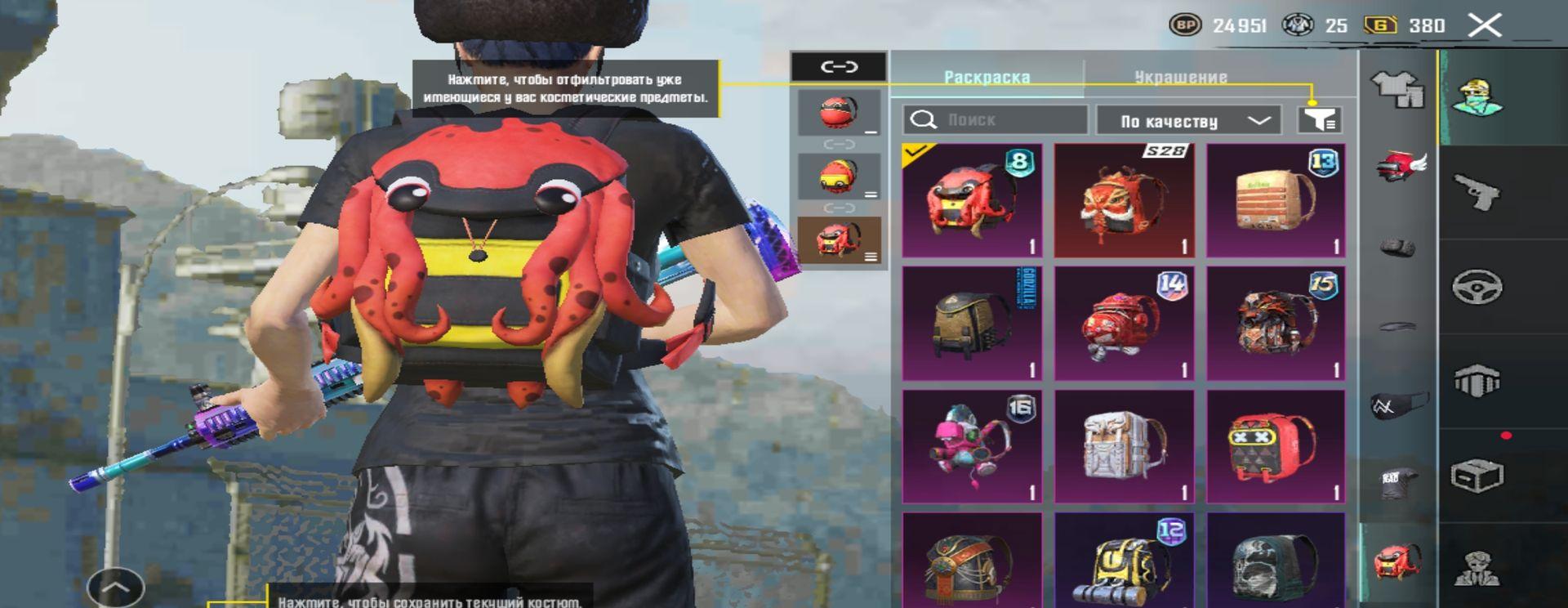
Task: Open the steering wheel vehicle section
Action: click(x=1478, y=287)
